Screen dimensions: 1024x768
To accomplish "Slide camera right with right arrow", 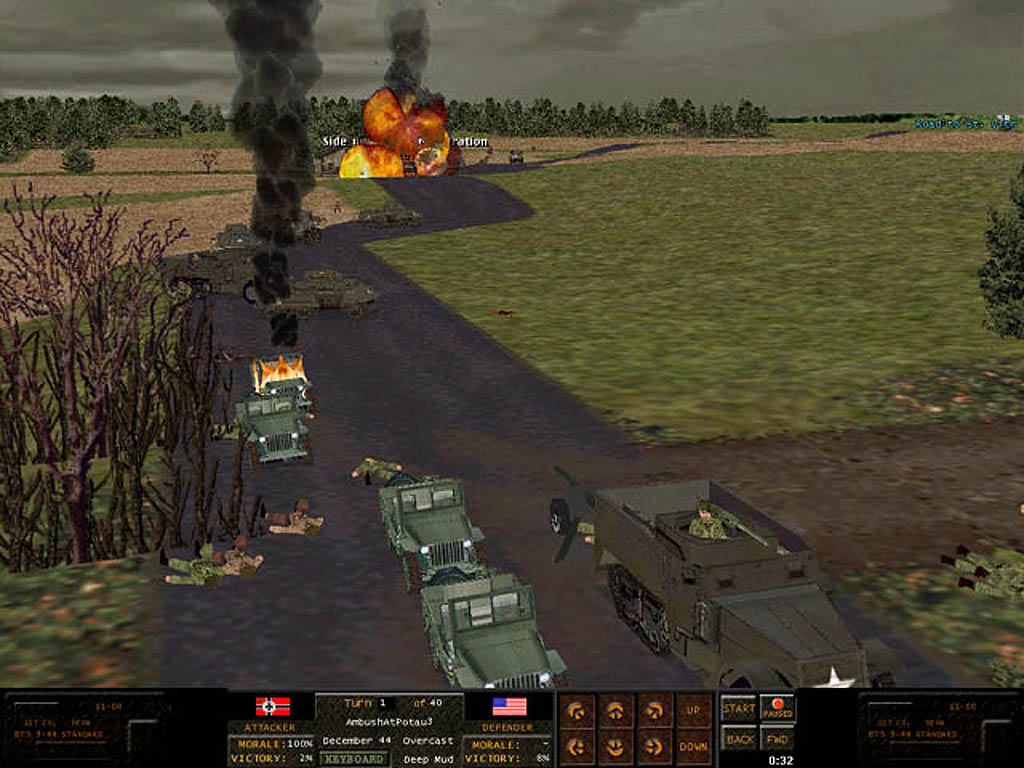I will 655,745.
